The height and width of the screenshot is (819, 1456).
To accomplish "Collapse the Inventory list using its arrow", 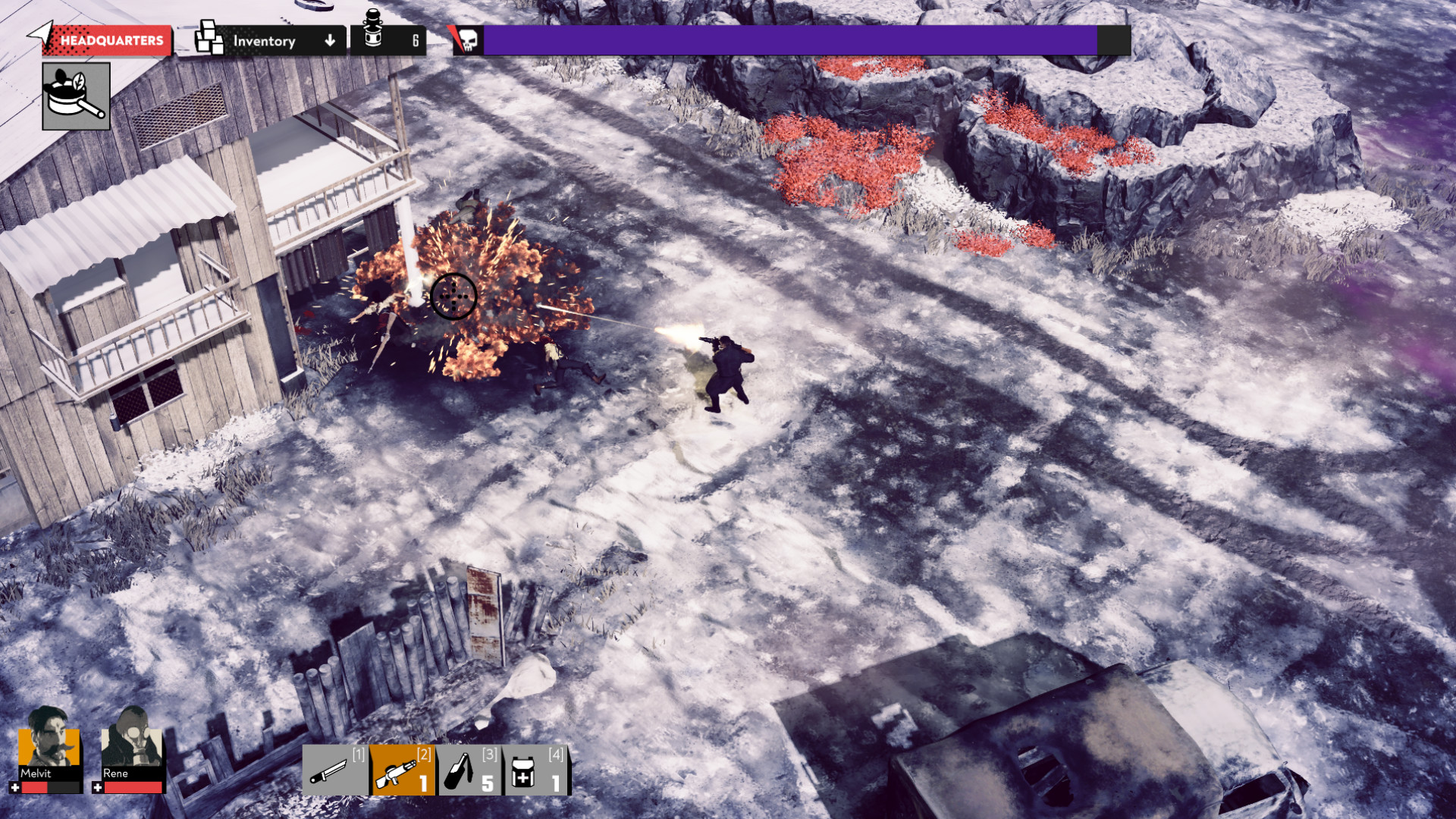I will [x=329, y=41].
